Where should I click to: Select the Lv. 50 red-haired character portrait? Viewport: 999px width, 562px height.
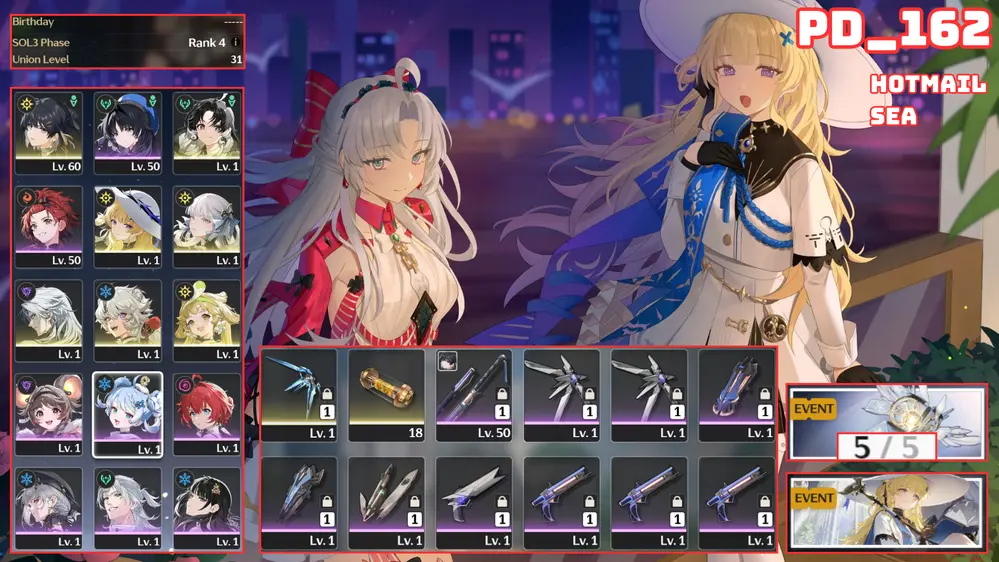pyautogui.click(x=48, y=226)
